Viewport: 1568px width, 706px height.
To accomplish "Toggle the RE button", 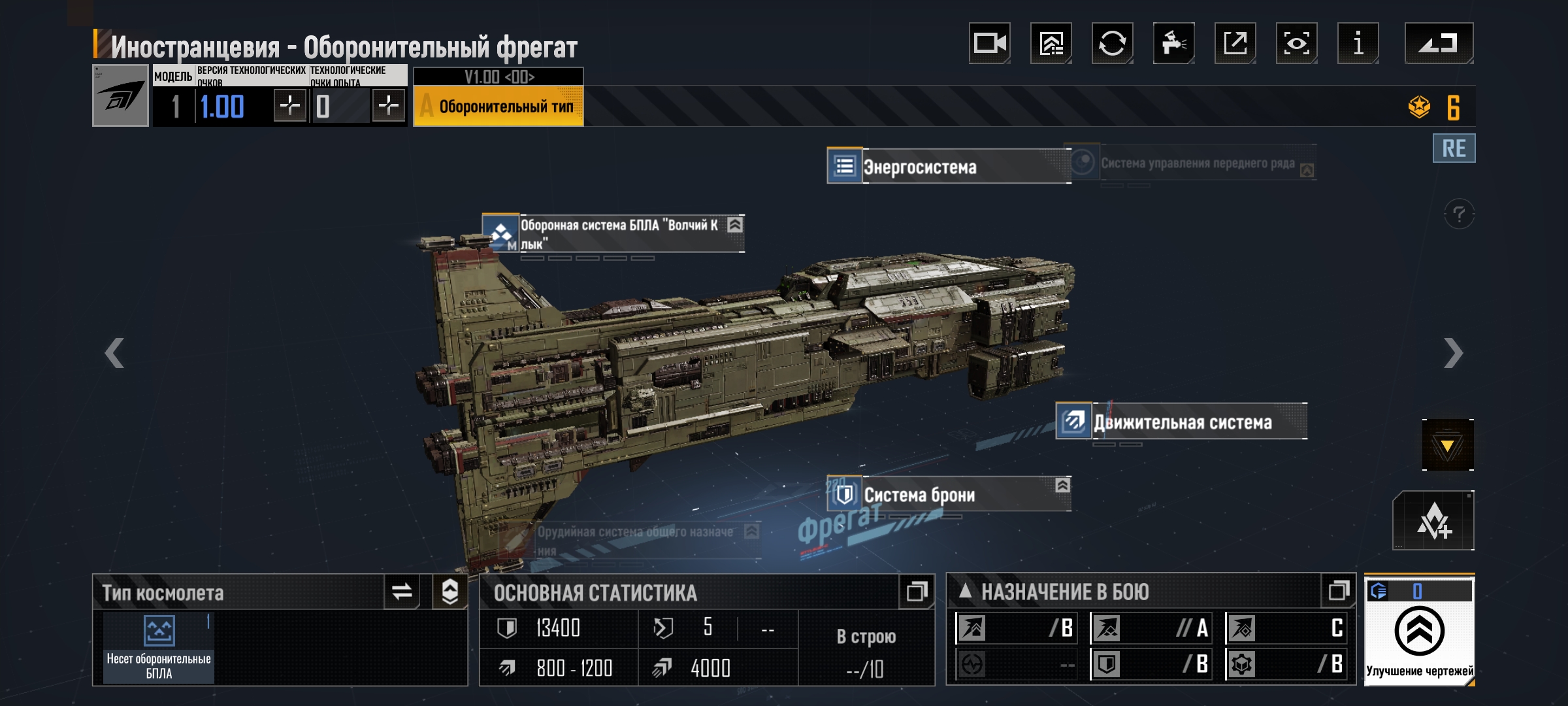I will (1454, 148).
